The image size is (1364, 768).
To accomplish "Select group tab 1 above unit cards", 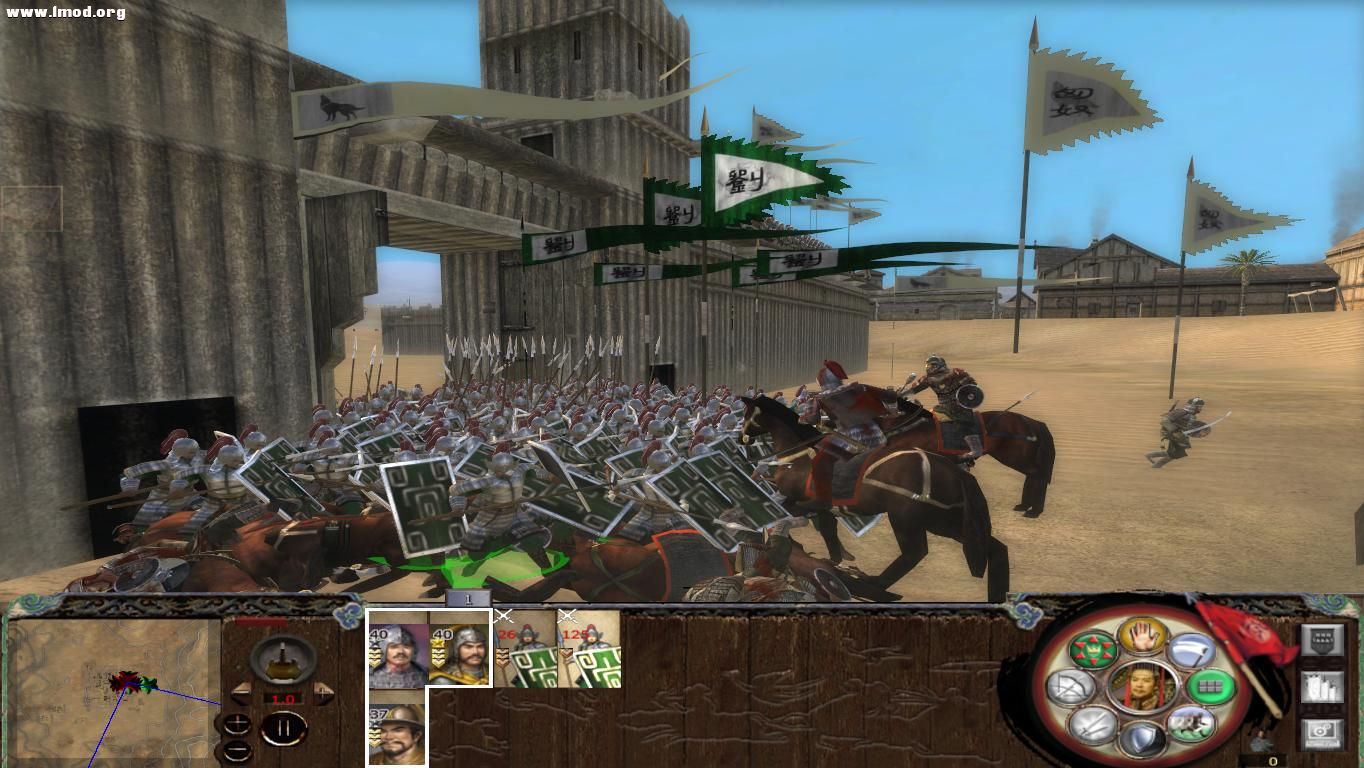I will [x=468, y=597].
